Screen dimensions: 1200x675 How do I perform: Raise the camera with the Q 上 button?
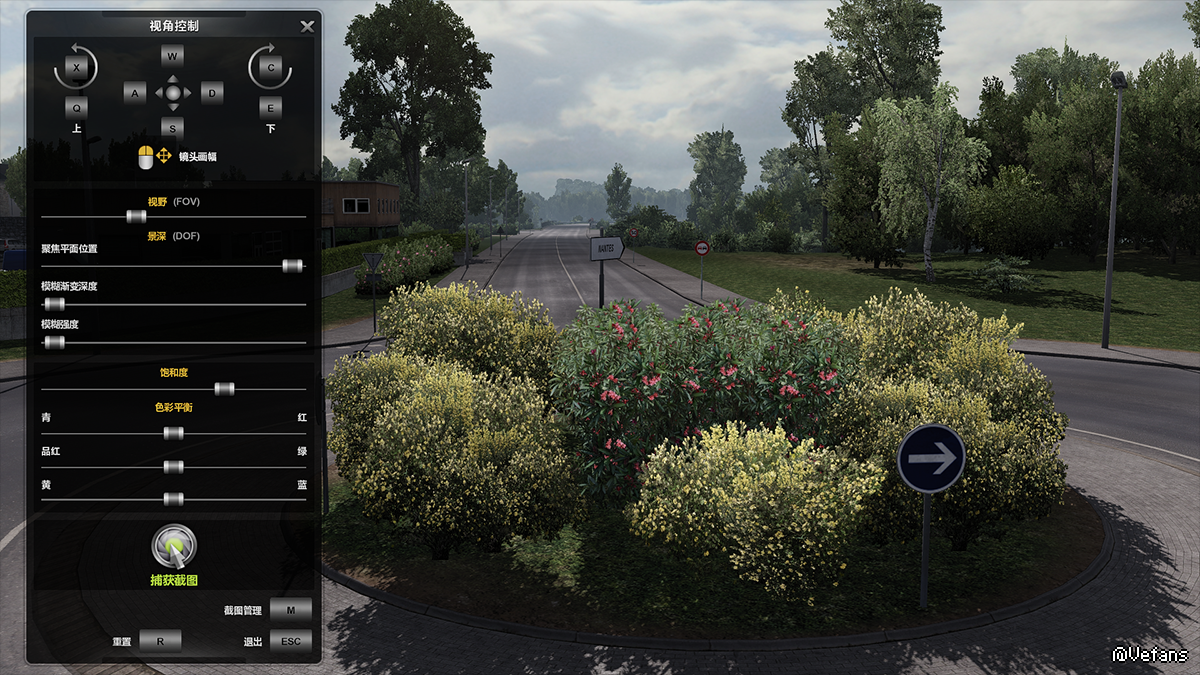pos(76,107)
